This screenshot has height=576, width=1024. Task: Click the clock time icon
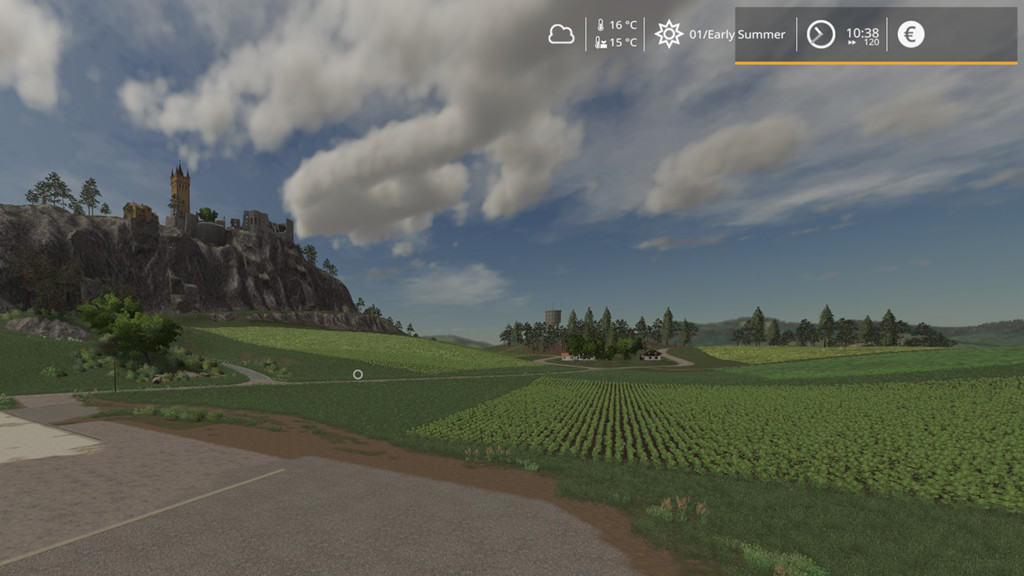(820, 34)
